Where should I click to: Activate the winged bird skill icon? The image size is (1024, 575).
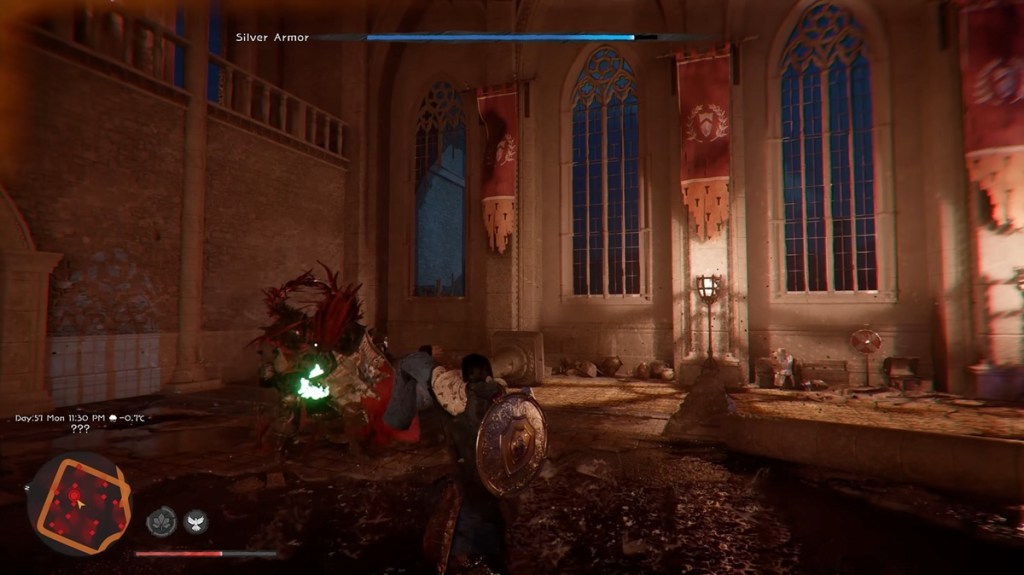[x=196, y=521]
